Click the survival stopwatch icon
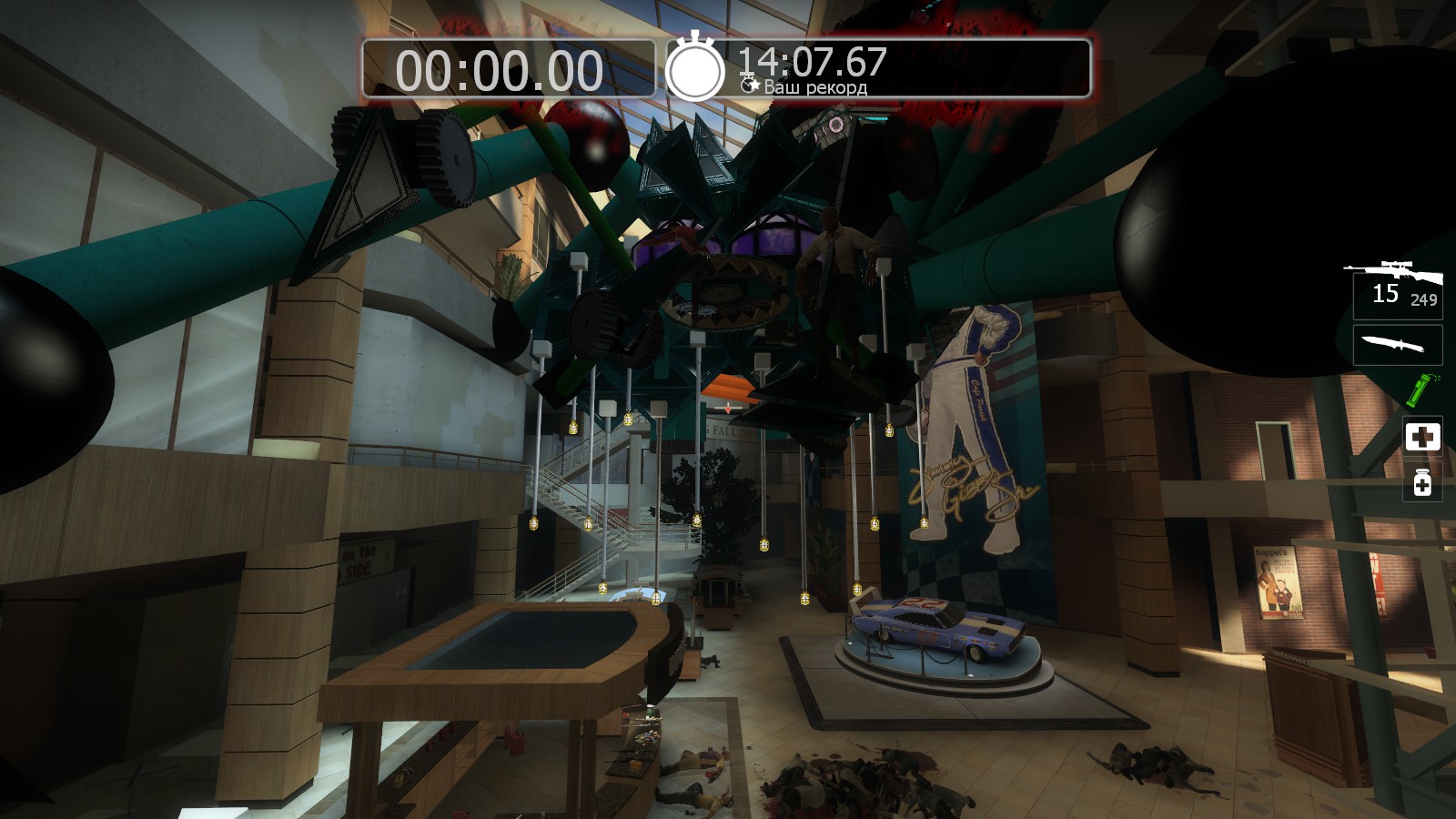 coord(695,67)
